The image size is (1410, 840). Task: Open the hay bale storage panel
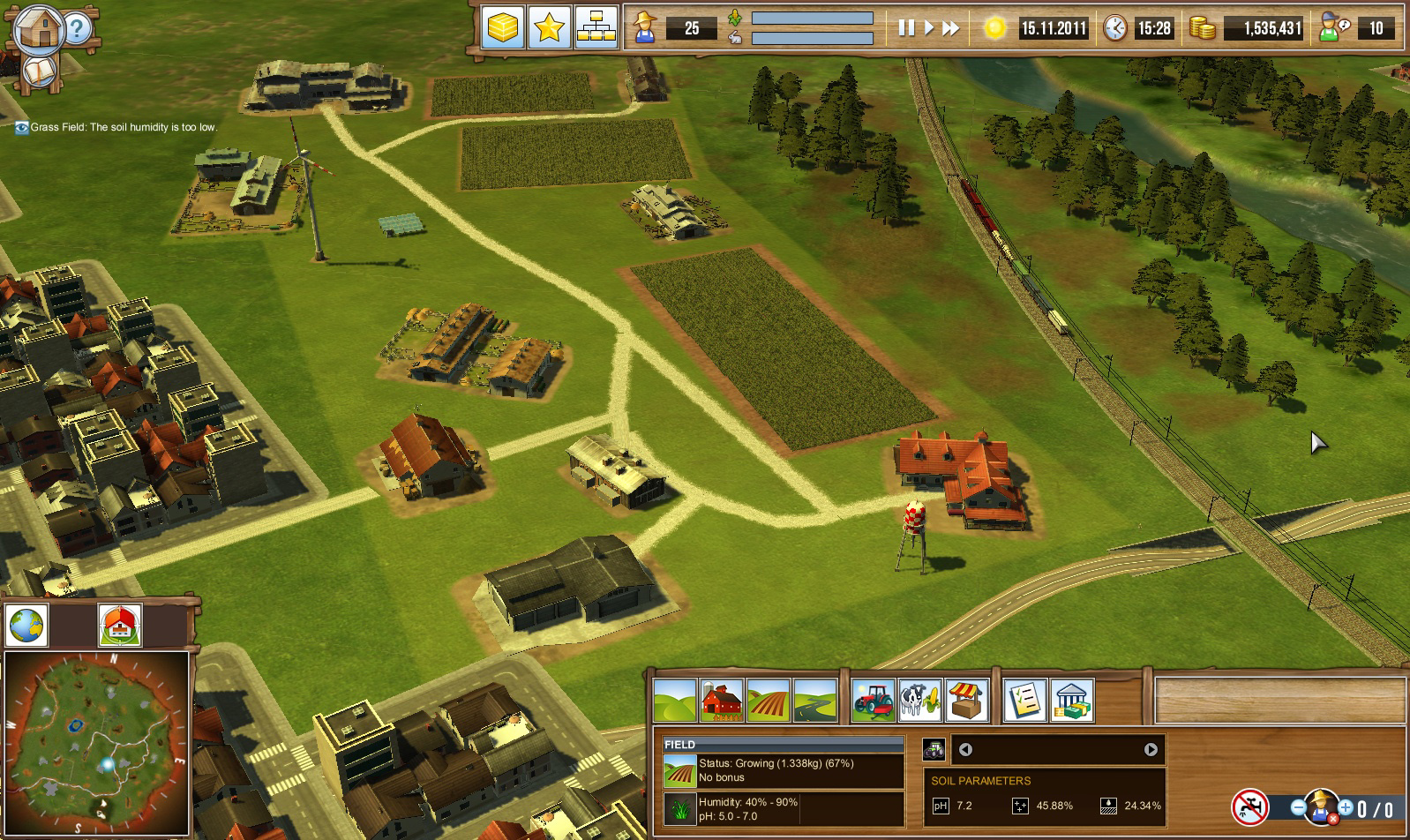(503, 28)
